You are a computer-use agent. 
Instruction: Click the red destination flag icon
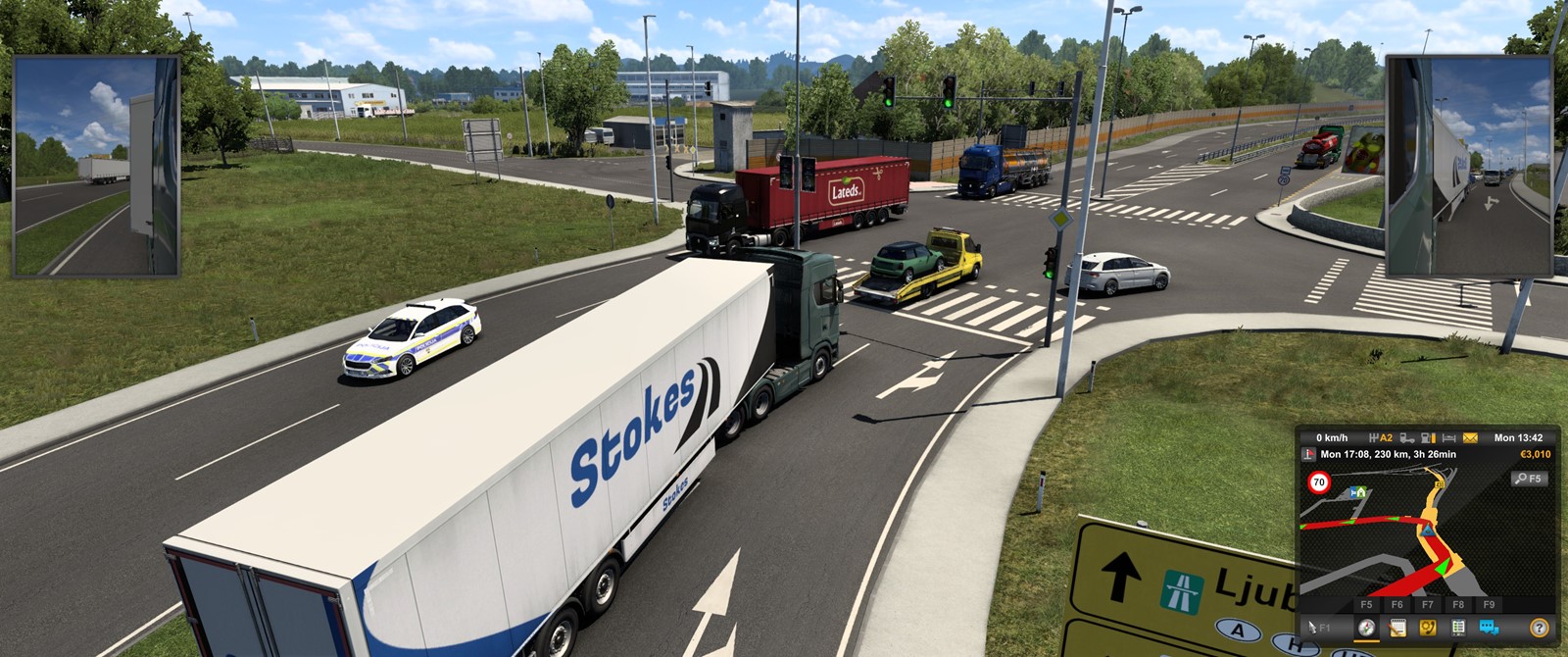(1308, 454)
